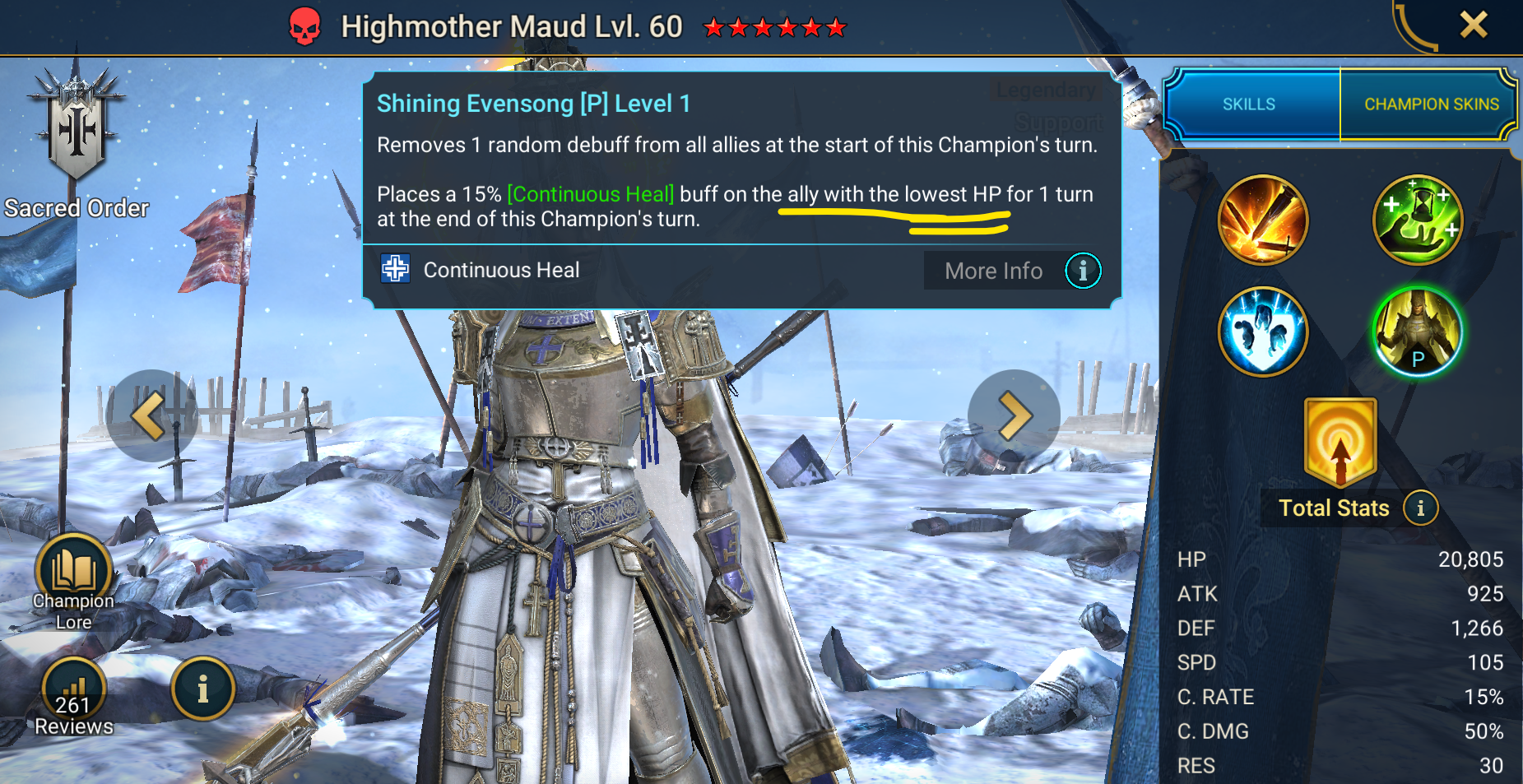Click the golden aura banner icon
This screenshot has height=784, width=1523.
pyautogui.click(x=1340, y=443)
